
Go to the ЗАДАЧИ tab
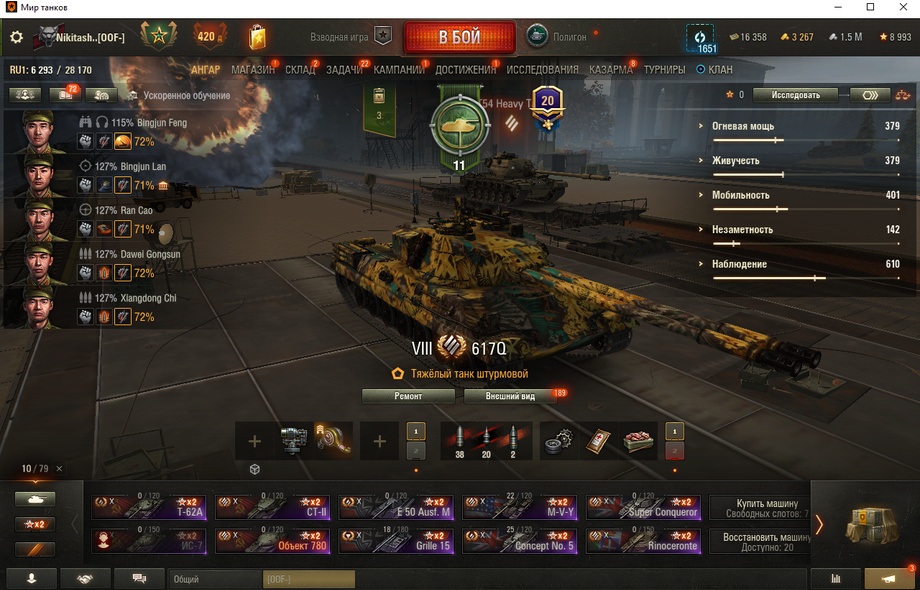click(344, 70)
